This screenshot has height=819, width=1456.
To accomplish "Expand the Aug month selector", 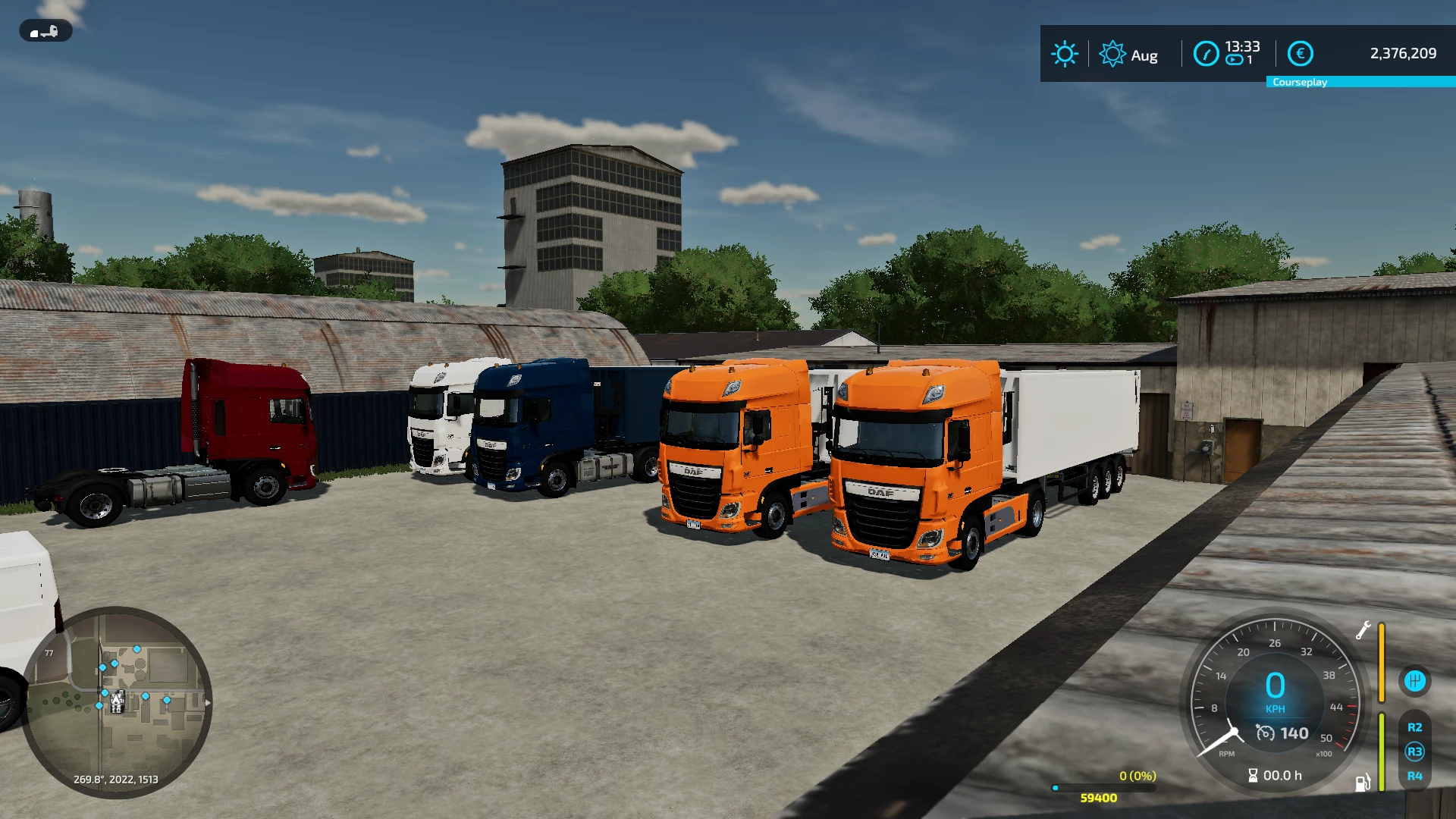I will (x=1145, y=55).
